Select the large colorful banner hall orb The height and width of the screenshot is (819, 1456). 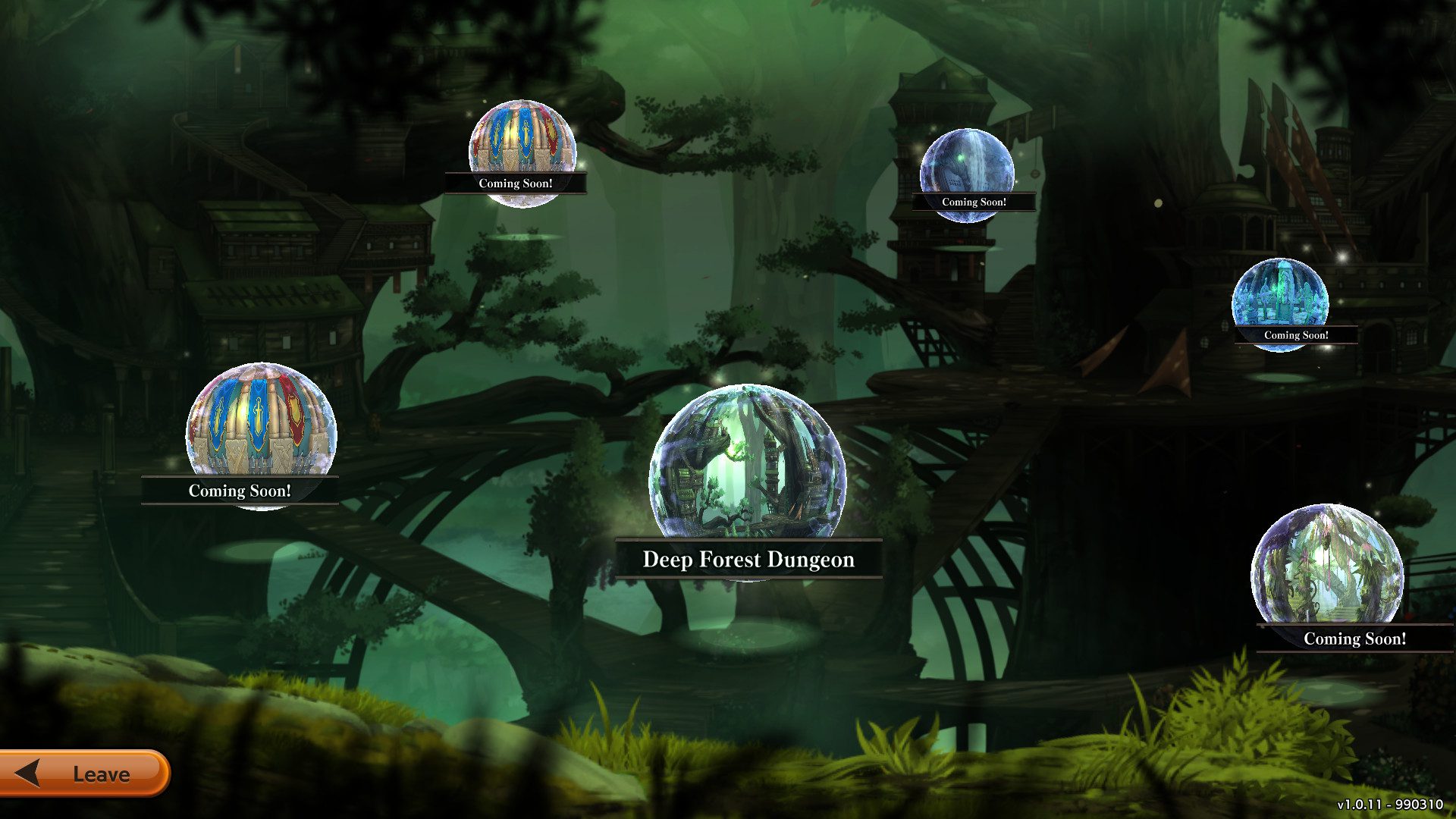point(261,425)
